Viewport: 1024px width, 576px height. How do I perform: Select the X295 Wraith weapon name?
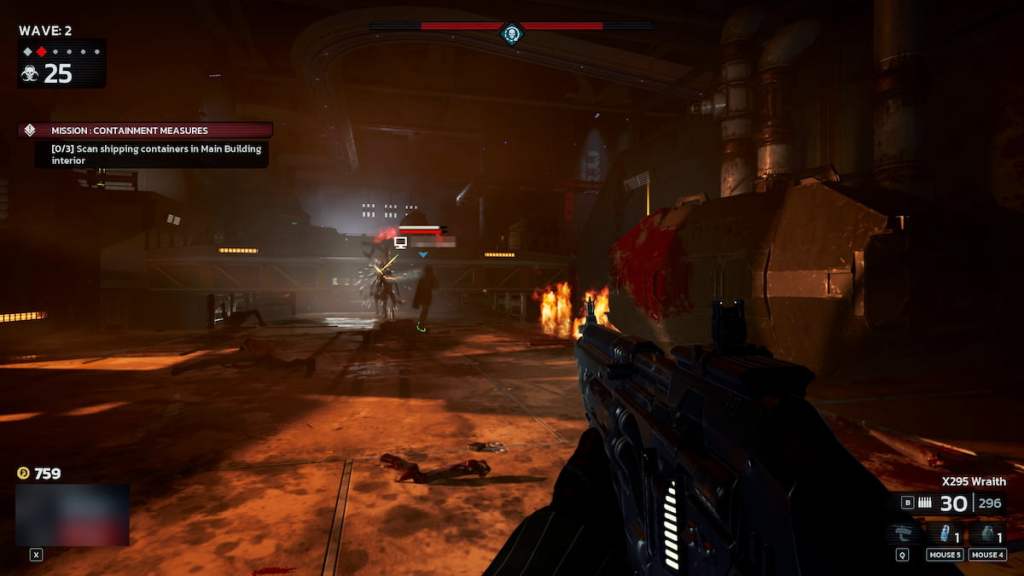[x=973, y=480]
